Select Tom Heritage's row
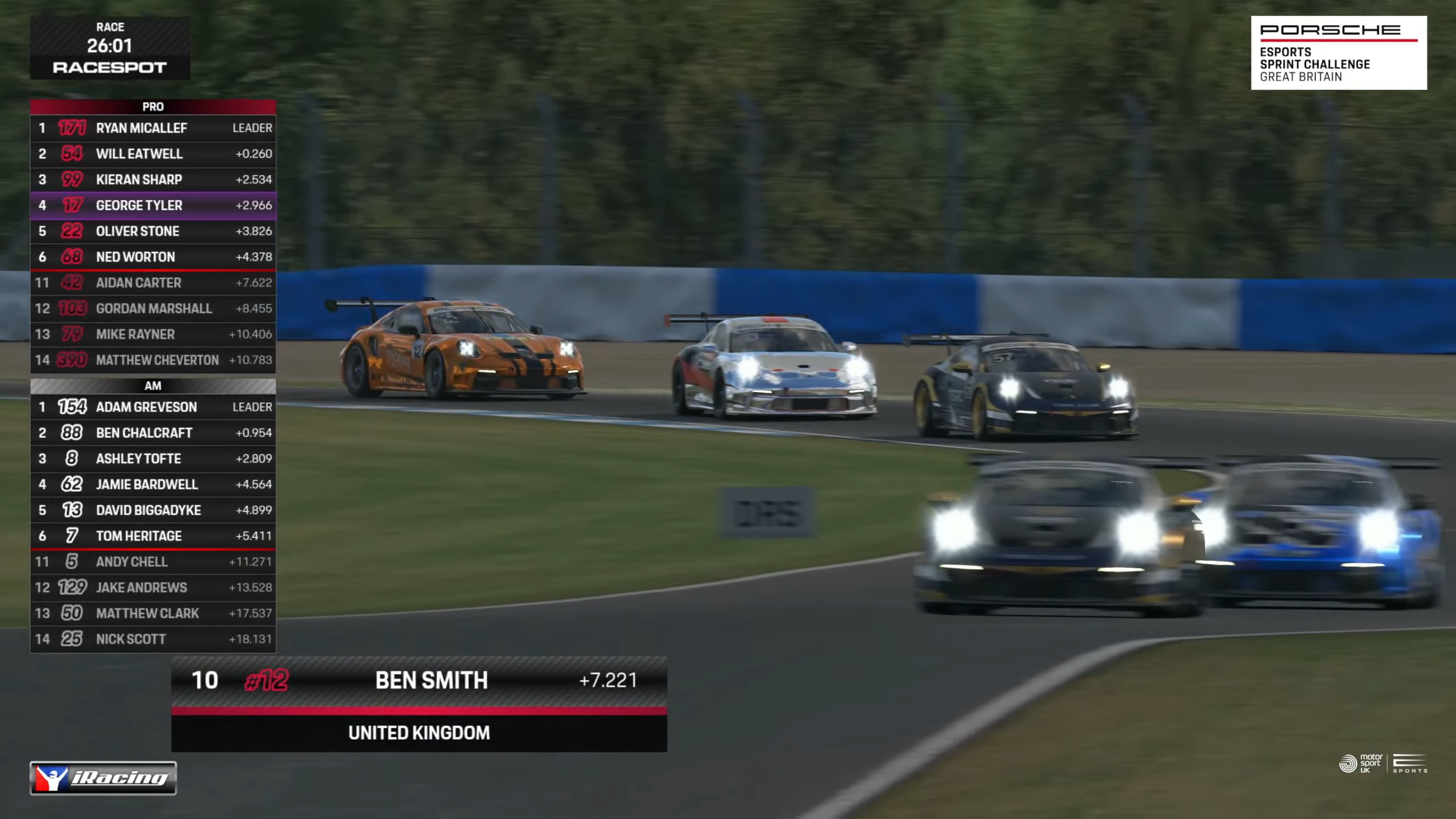The image size is (1456, 819). (152, 536)
